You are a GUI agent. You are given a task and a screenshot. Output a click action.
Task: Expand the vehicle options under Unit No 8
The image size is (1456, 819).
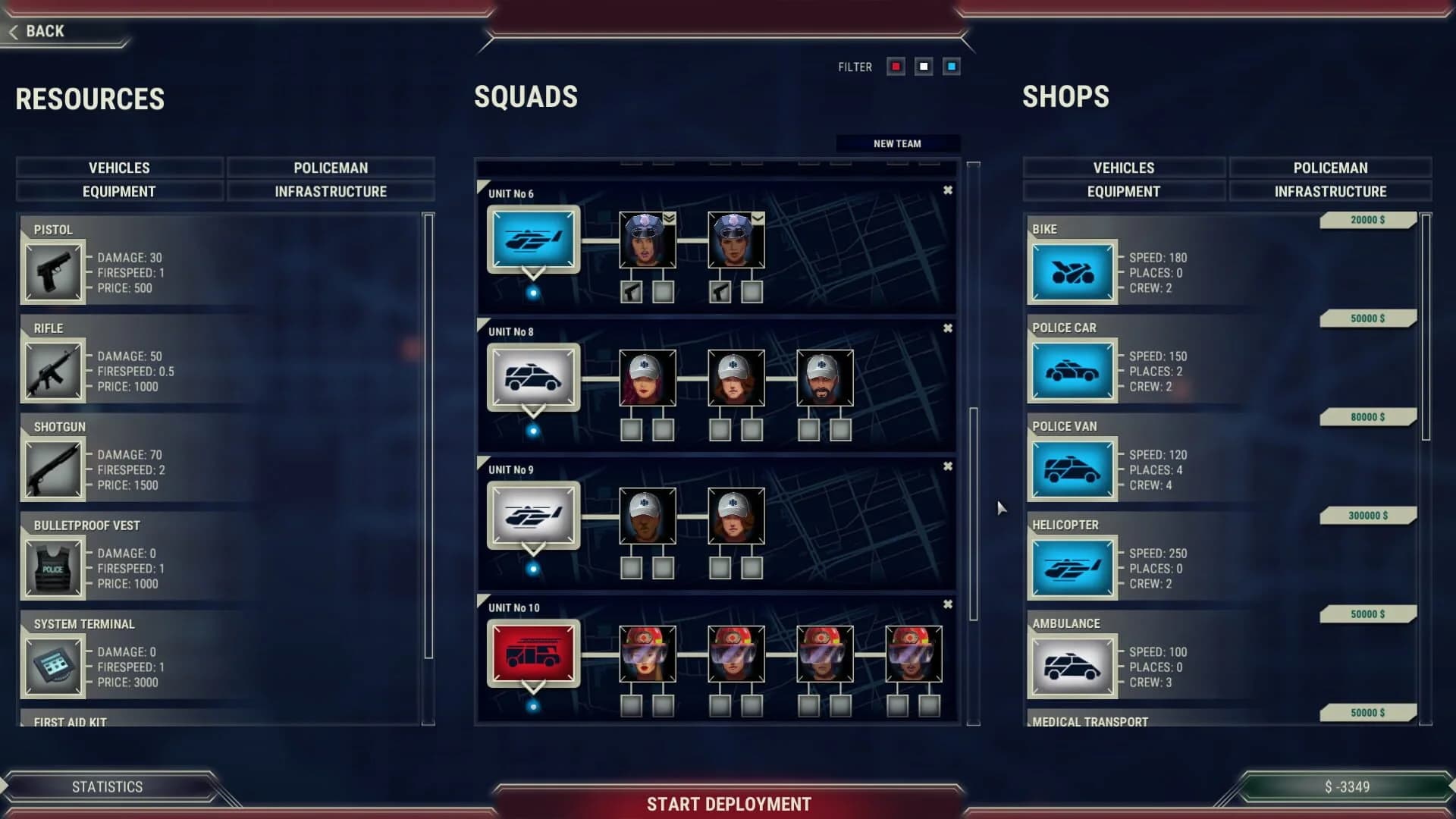pos(534,410)
